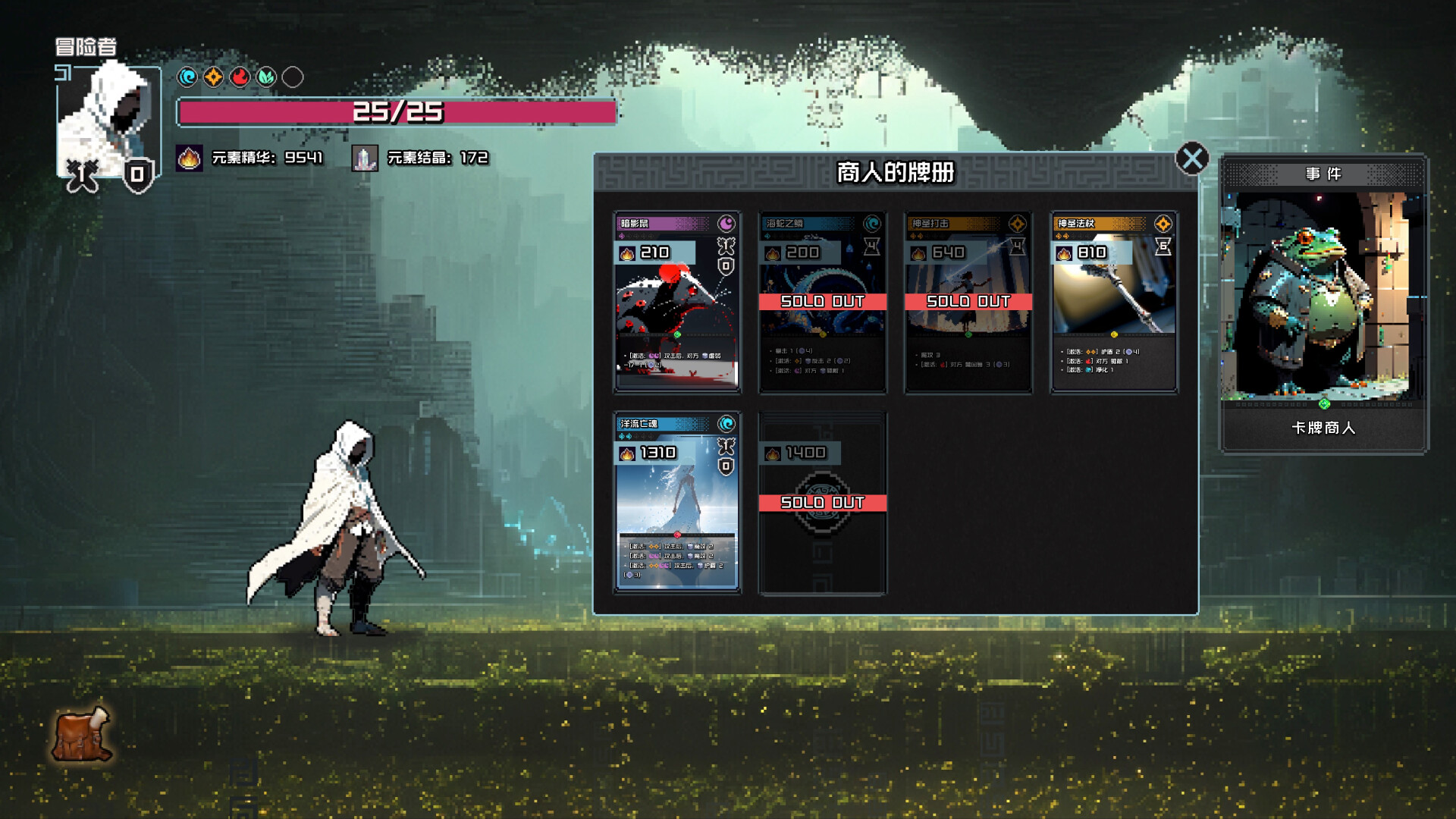
Task: Select the blue water element icon
Action: (187, 77)
